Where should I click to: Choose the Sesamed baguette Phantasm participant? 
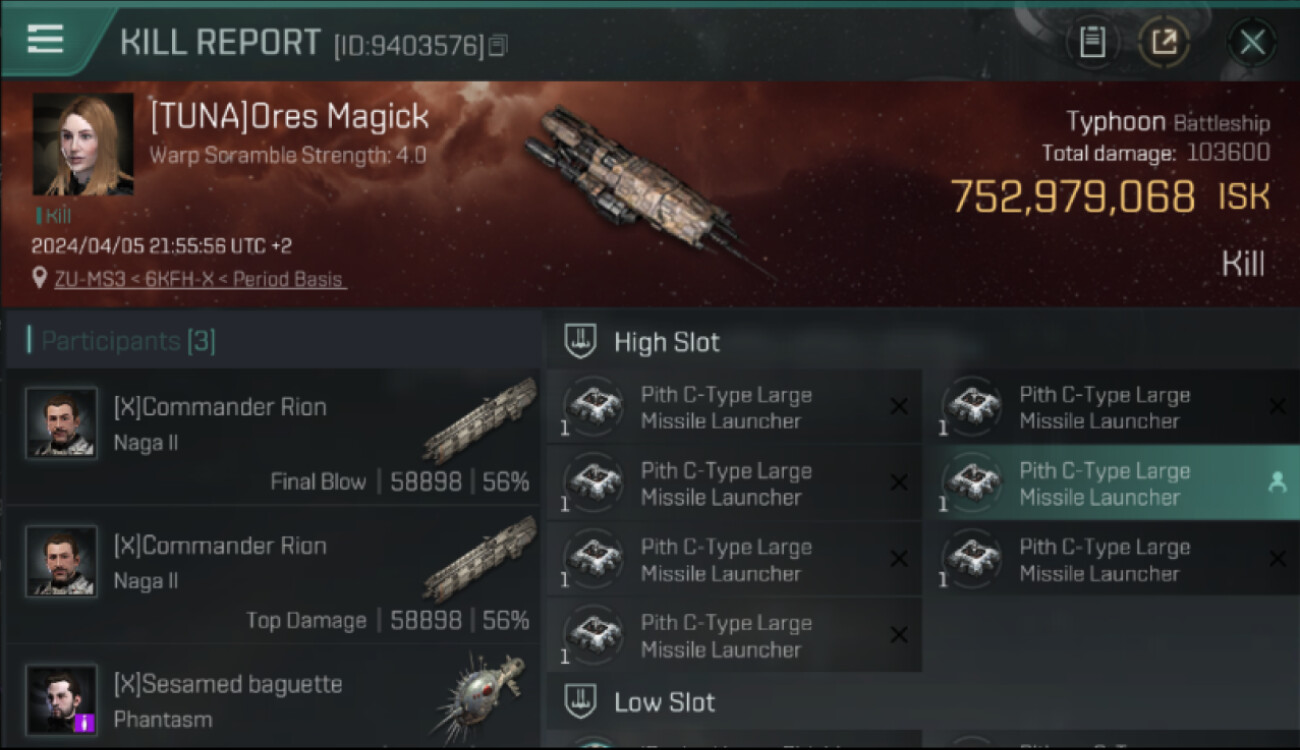(272, 700)
